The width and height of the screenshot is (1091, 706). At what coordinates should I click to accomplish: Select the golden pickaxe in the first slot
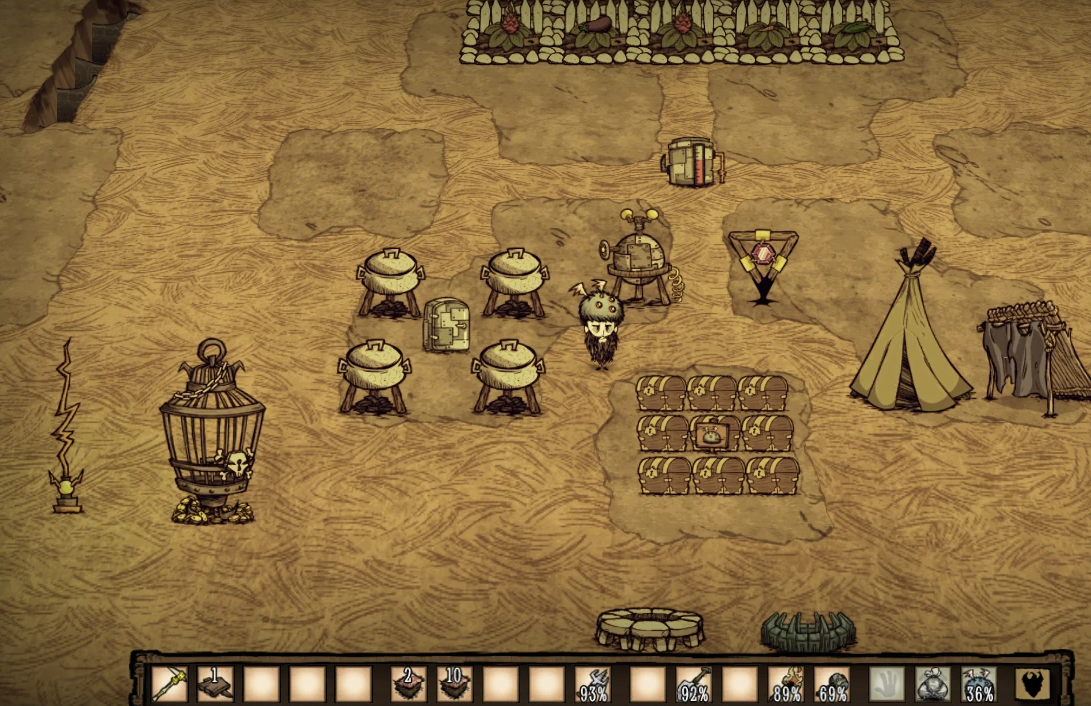[170, 684]
